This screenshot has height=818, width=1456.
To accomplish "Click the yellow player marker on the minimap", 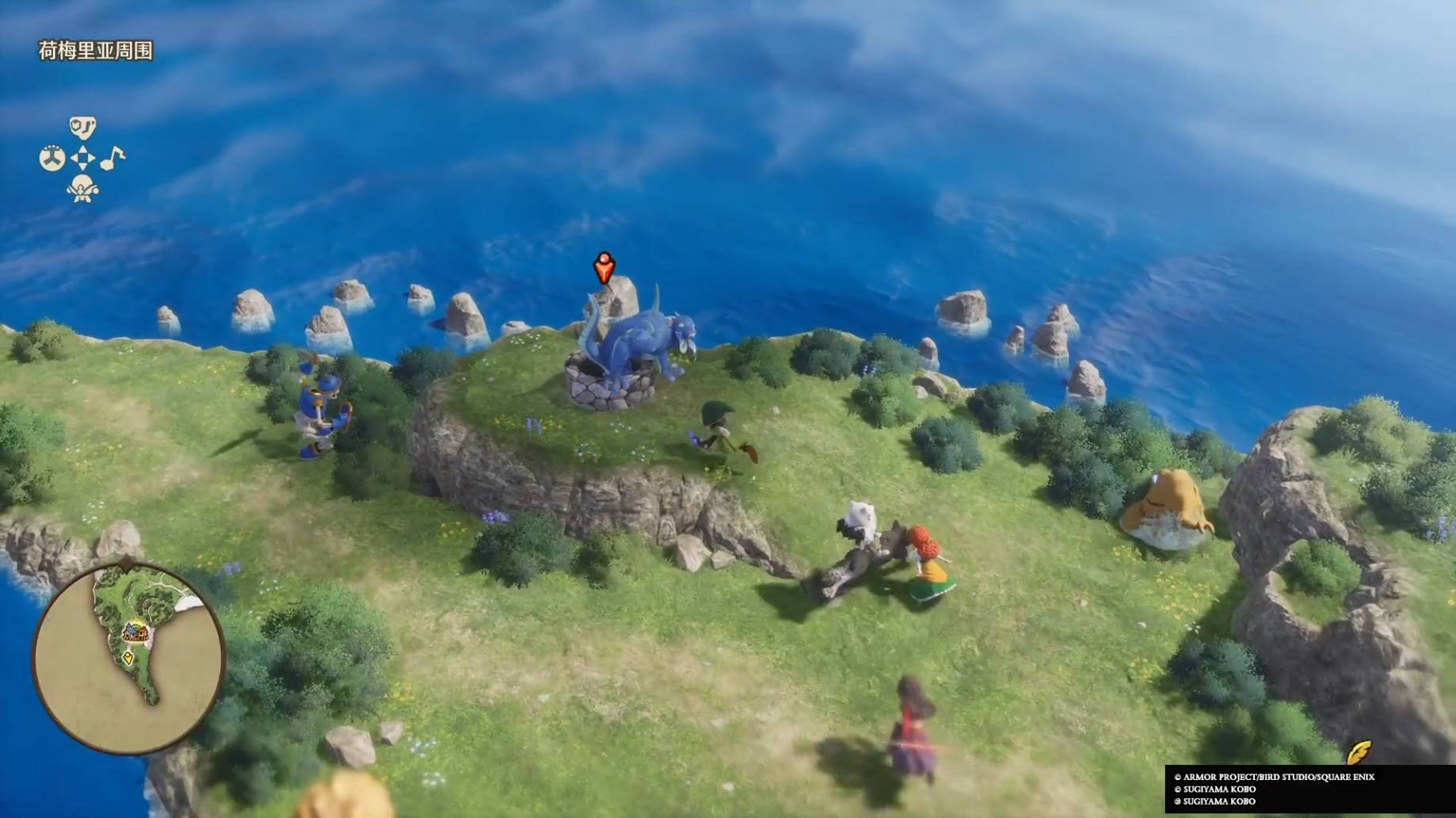I will (128, 658).
